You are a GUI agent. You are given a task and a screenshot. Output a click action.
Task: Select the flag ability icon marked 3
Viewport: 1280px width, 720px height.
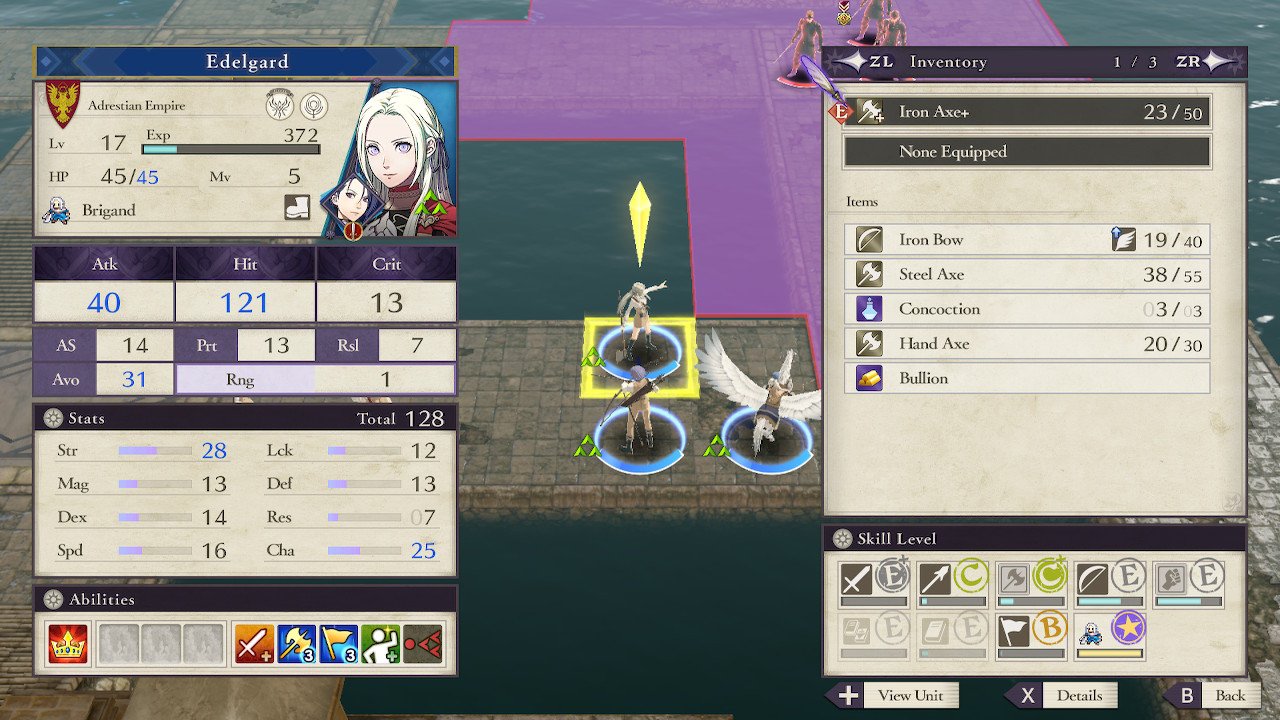click(x=338, y=645)
